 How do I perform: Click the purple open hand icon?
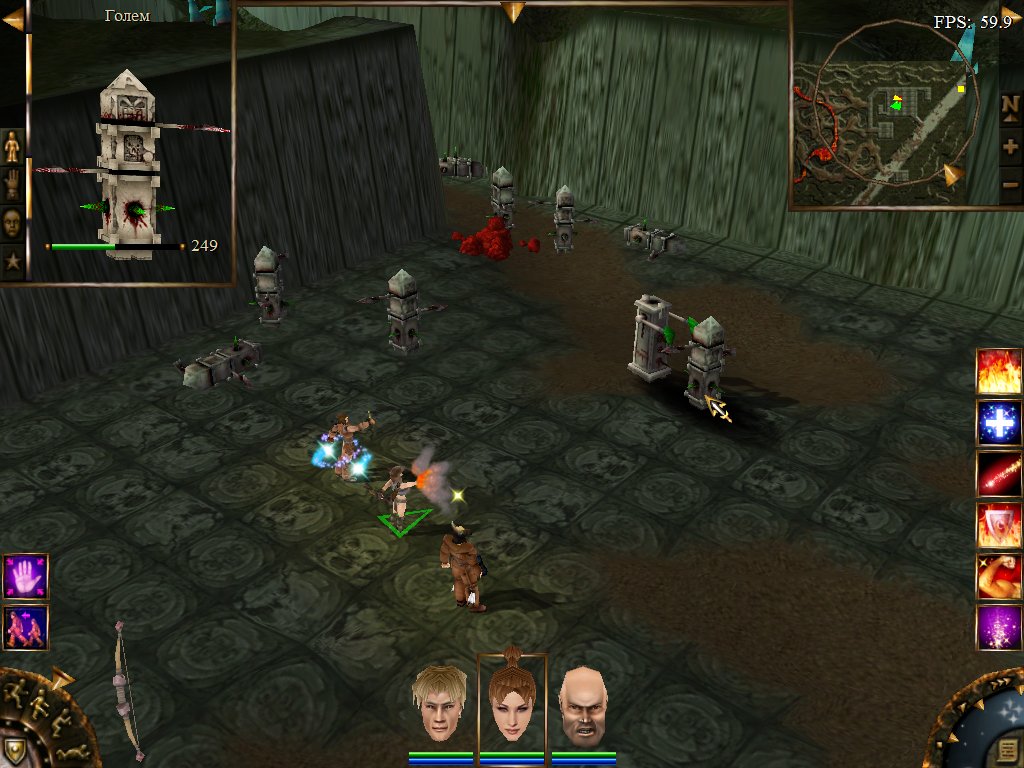click(25, 577)
